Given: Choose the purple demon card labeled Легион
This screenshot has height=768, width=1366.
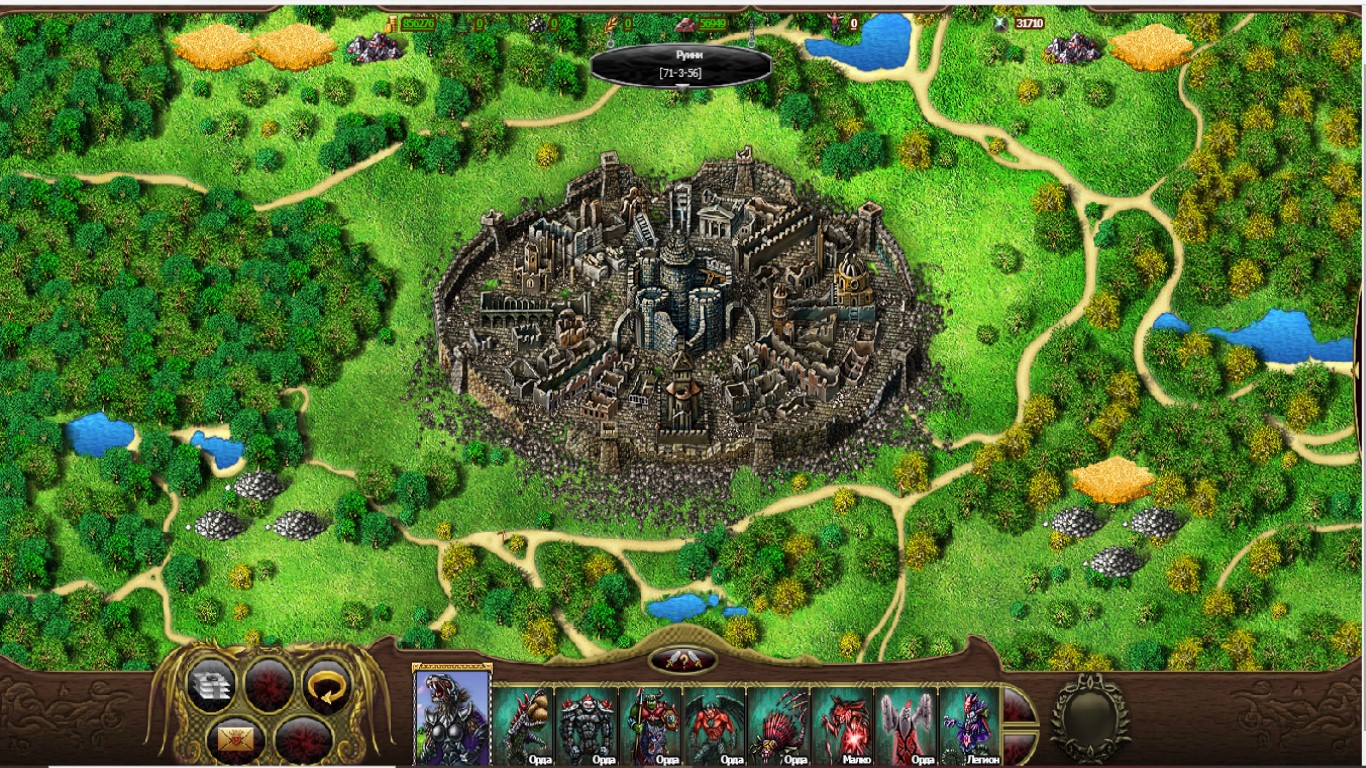Looking at the screenshot, I should coord(970,725).
